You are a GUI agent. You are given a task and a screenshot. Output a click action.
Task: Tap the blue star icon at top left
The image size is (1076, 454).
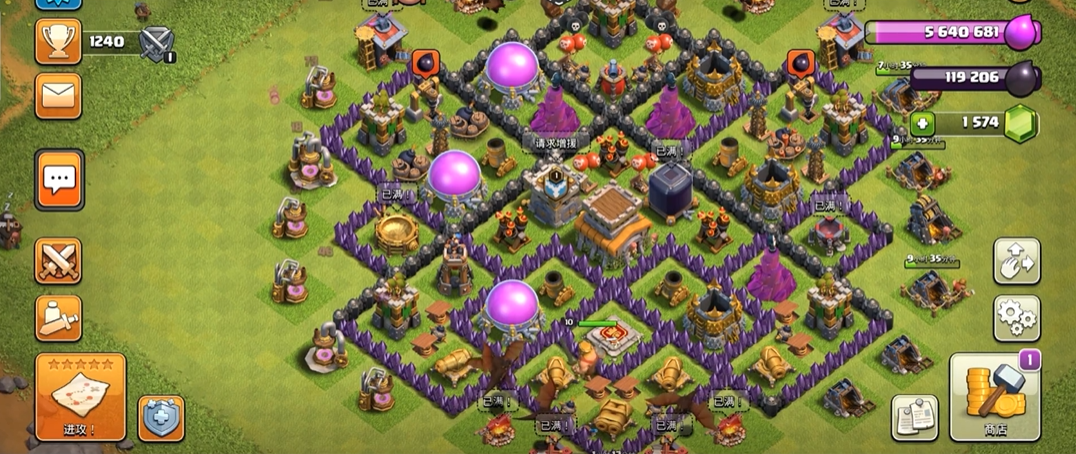tap(58, 4)
